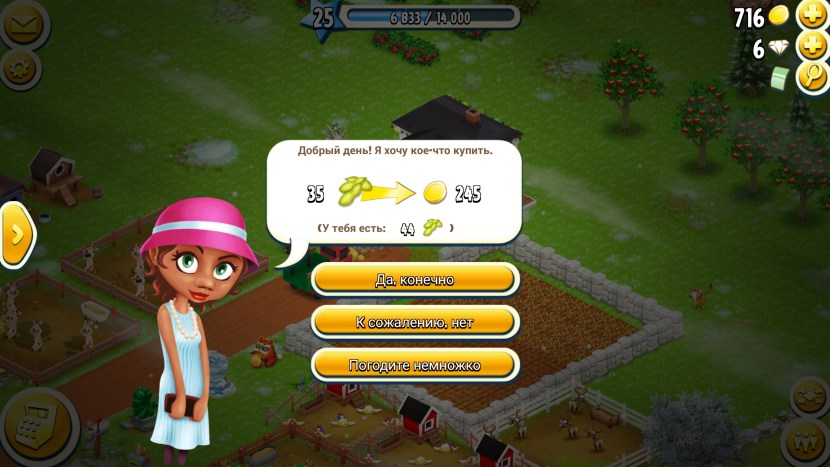Open the mail envelope icon
This screenshot has width=830, height=467.
coord(22,22)
